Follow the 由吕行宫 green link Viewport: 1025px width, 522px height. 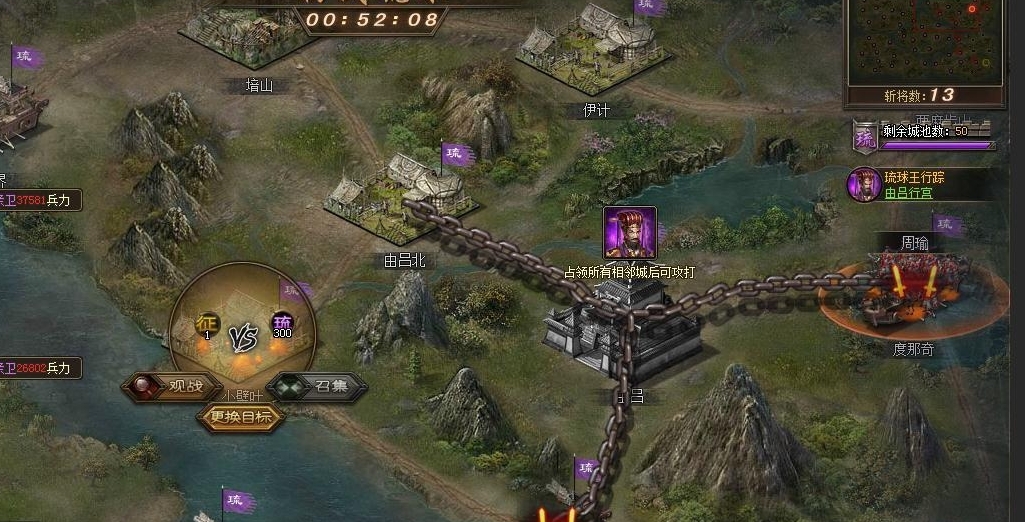tap(908, 193)
